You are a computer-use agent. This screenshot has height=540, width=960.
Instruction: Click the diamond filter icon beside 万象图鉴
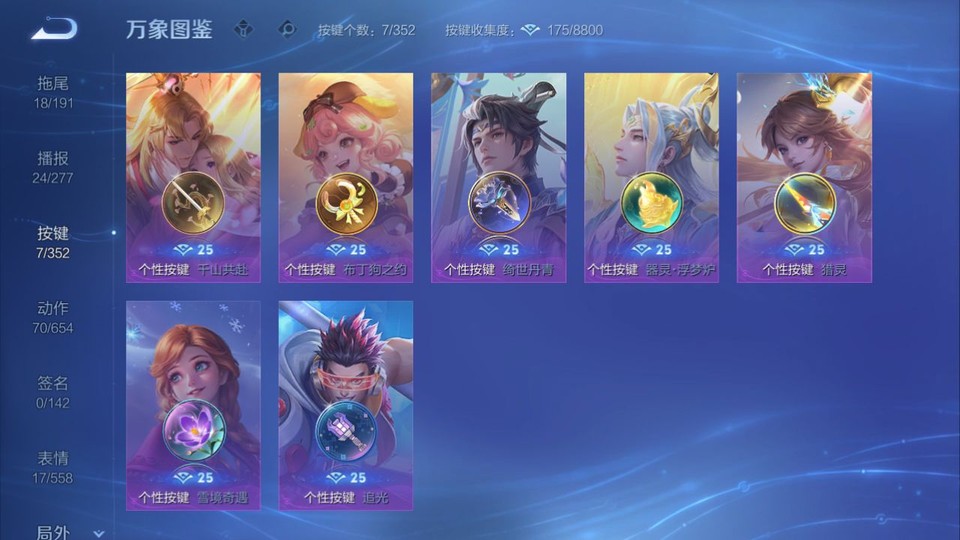pos(243,29)
